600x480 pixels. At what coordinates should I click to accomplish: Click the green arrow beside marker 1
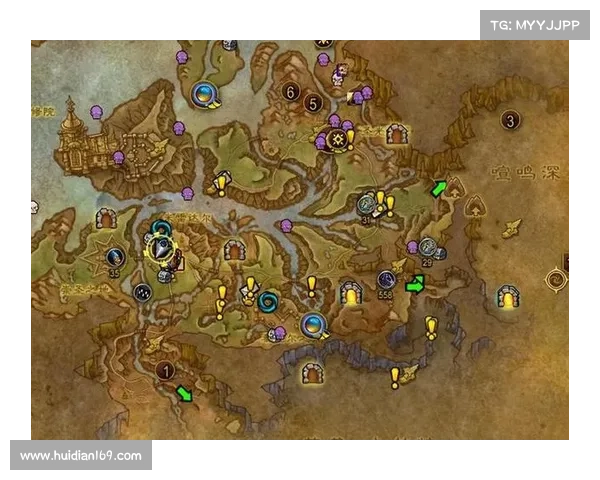click(x=183, y=393)
